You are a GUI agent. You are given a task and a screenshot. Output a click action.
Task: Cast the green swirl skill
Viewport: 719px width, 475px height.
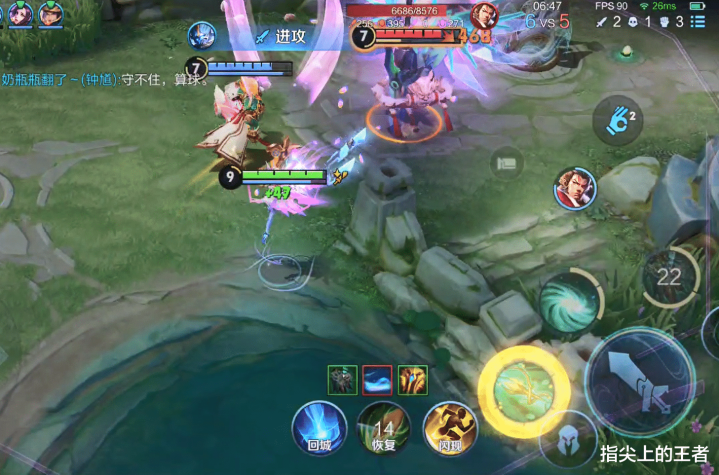(569, 303)
